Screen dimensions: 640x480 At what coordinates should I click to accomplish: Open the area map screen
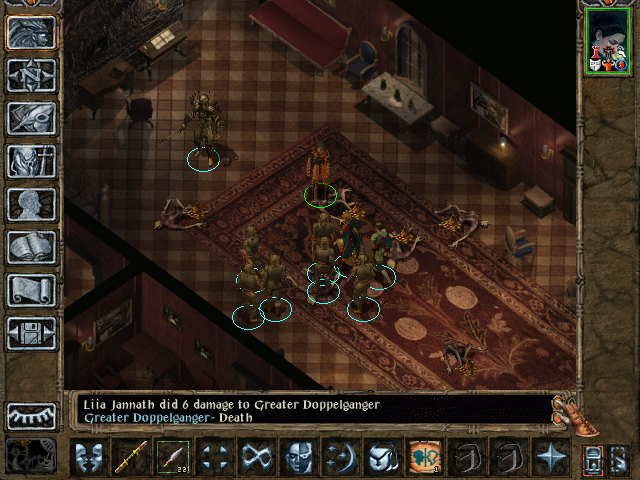31,75
